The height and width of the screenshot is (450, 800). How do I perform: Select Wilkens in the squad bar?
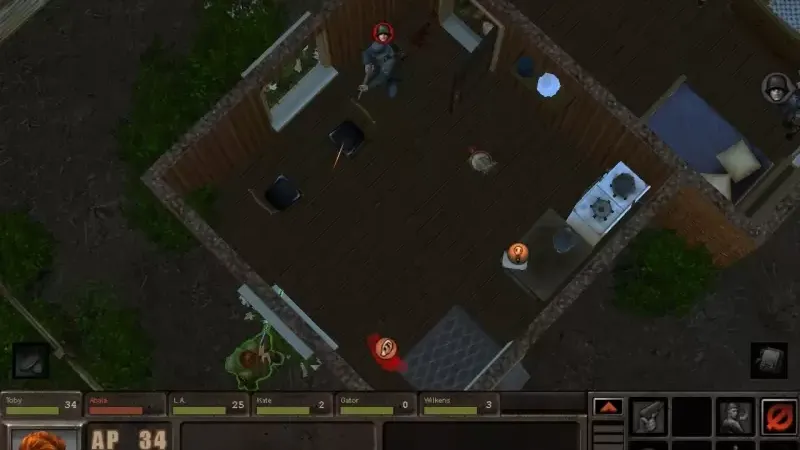coord(458,404)
